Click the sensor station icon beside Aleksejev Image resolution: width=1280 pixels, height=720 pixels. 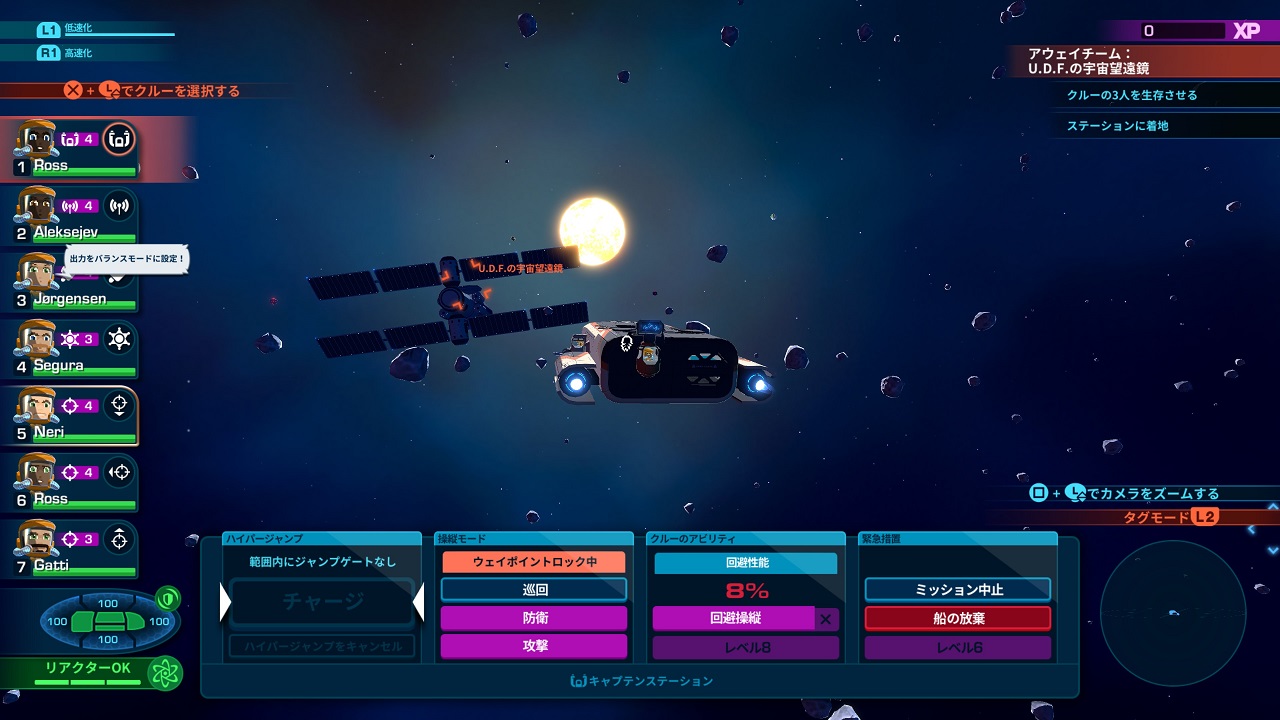coord(119,206)
